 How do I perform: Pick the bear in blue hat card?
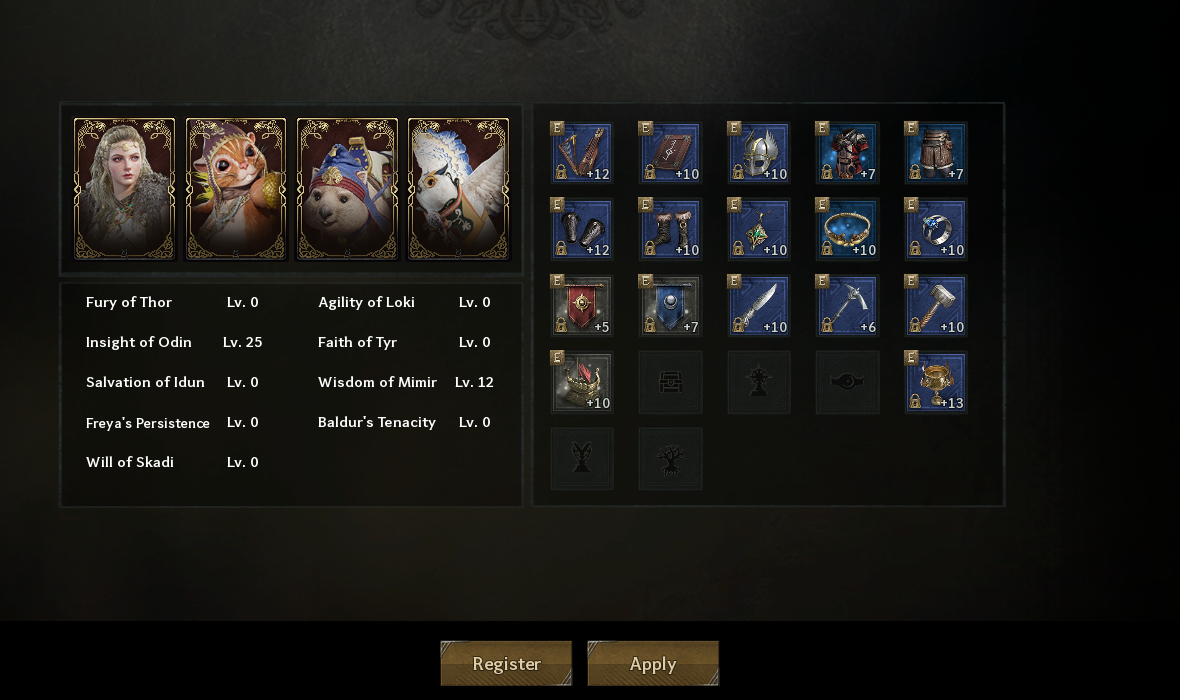[347, 189]
